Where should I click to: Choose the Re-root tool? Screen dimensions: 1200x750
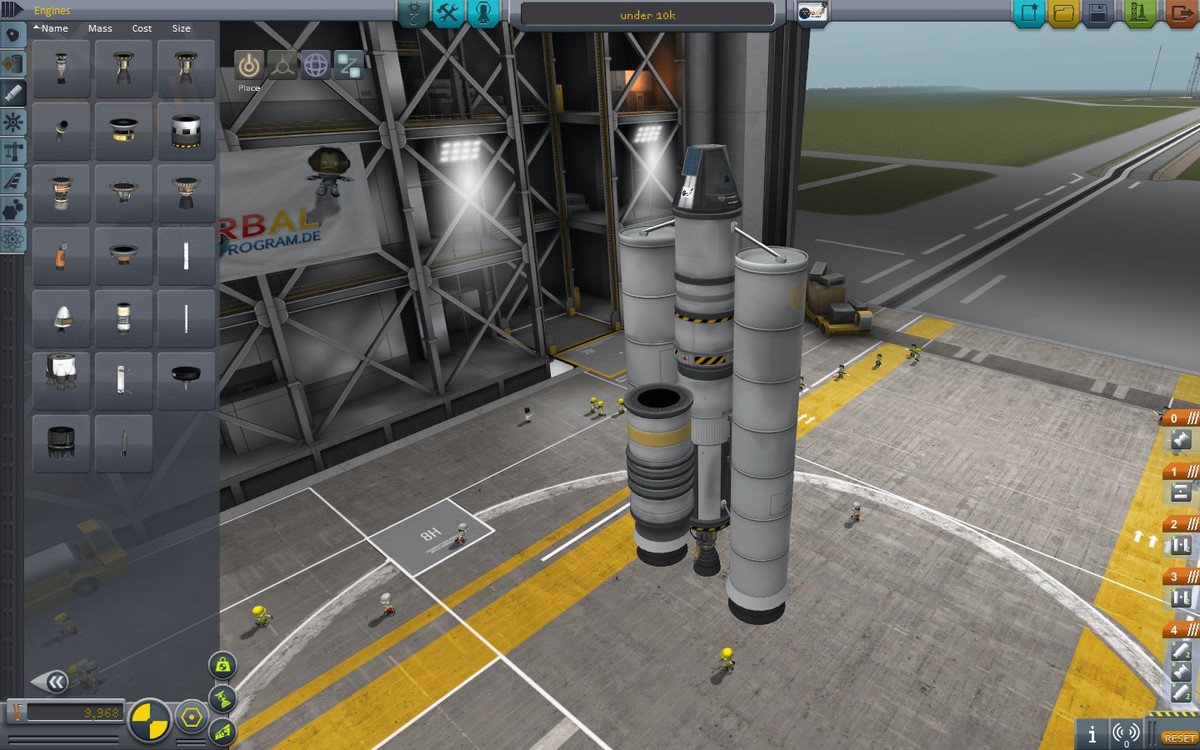pos(349,65)
